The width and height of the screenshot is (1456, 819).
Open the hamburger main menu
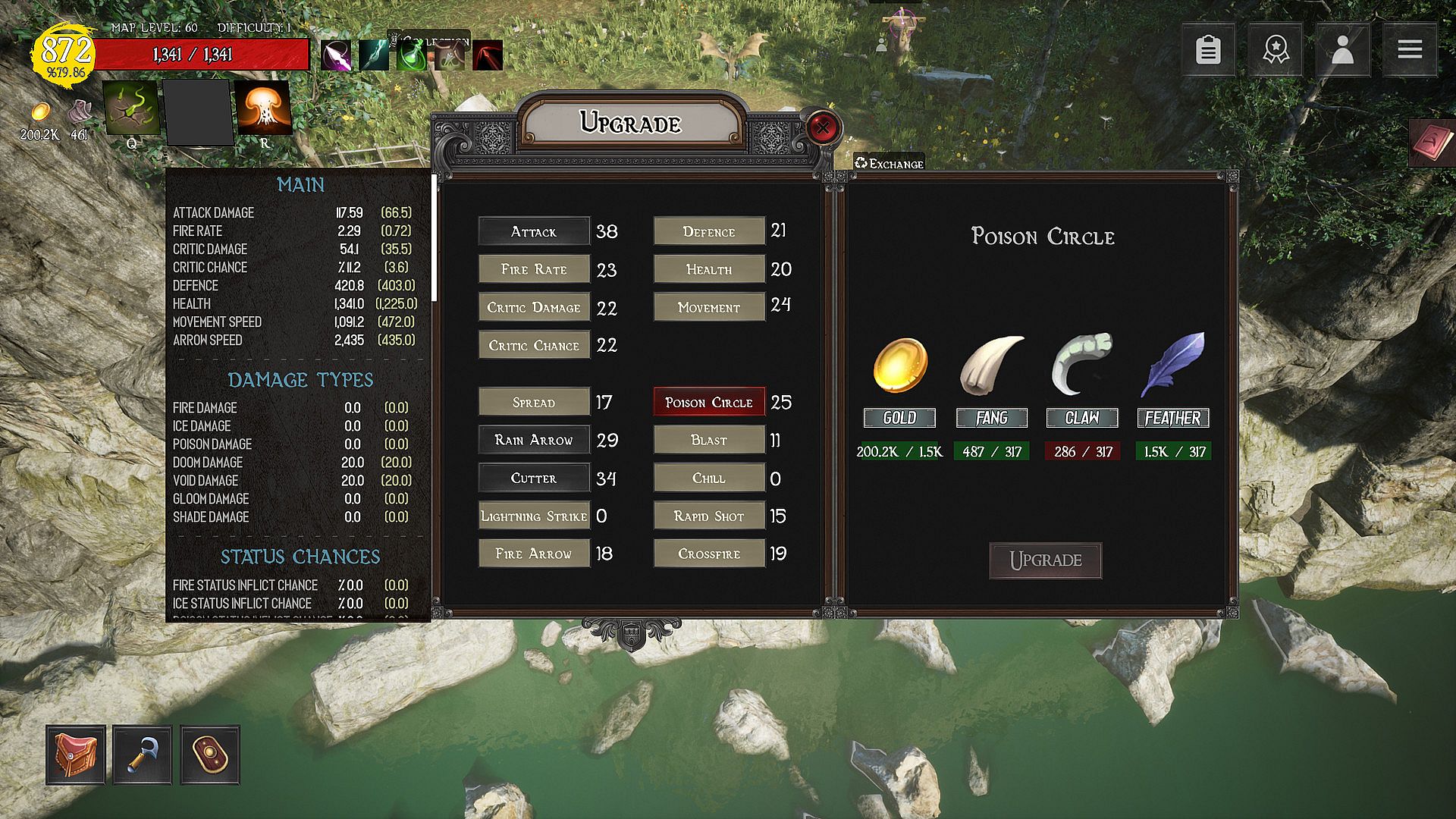coord(1410,50)
